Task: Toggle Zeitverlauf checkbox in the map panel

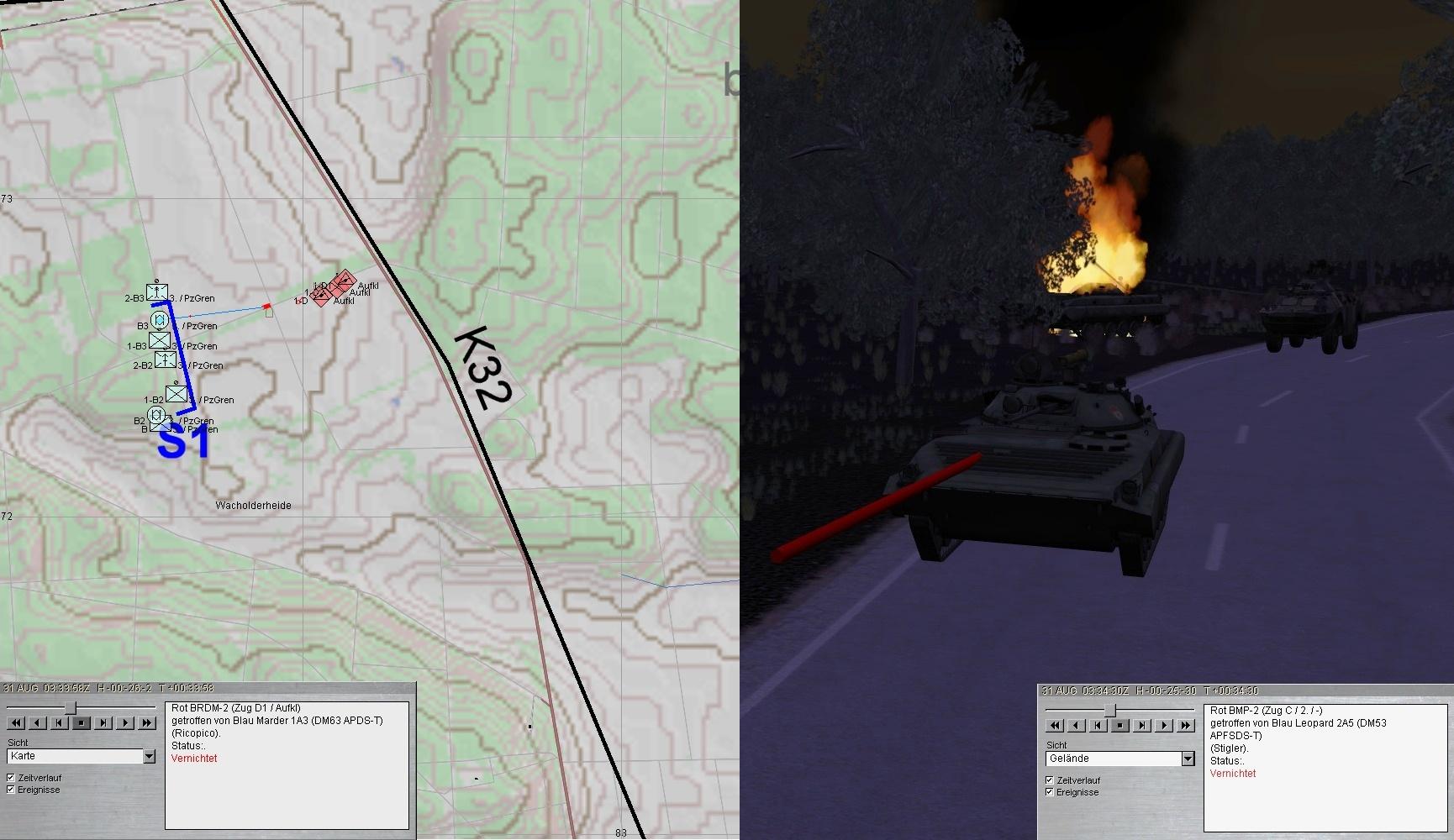Action: click(x=11, y=778)
